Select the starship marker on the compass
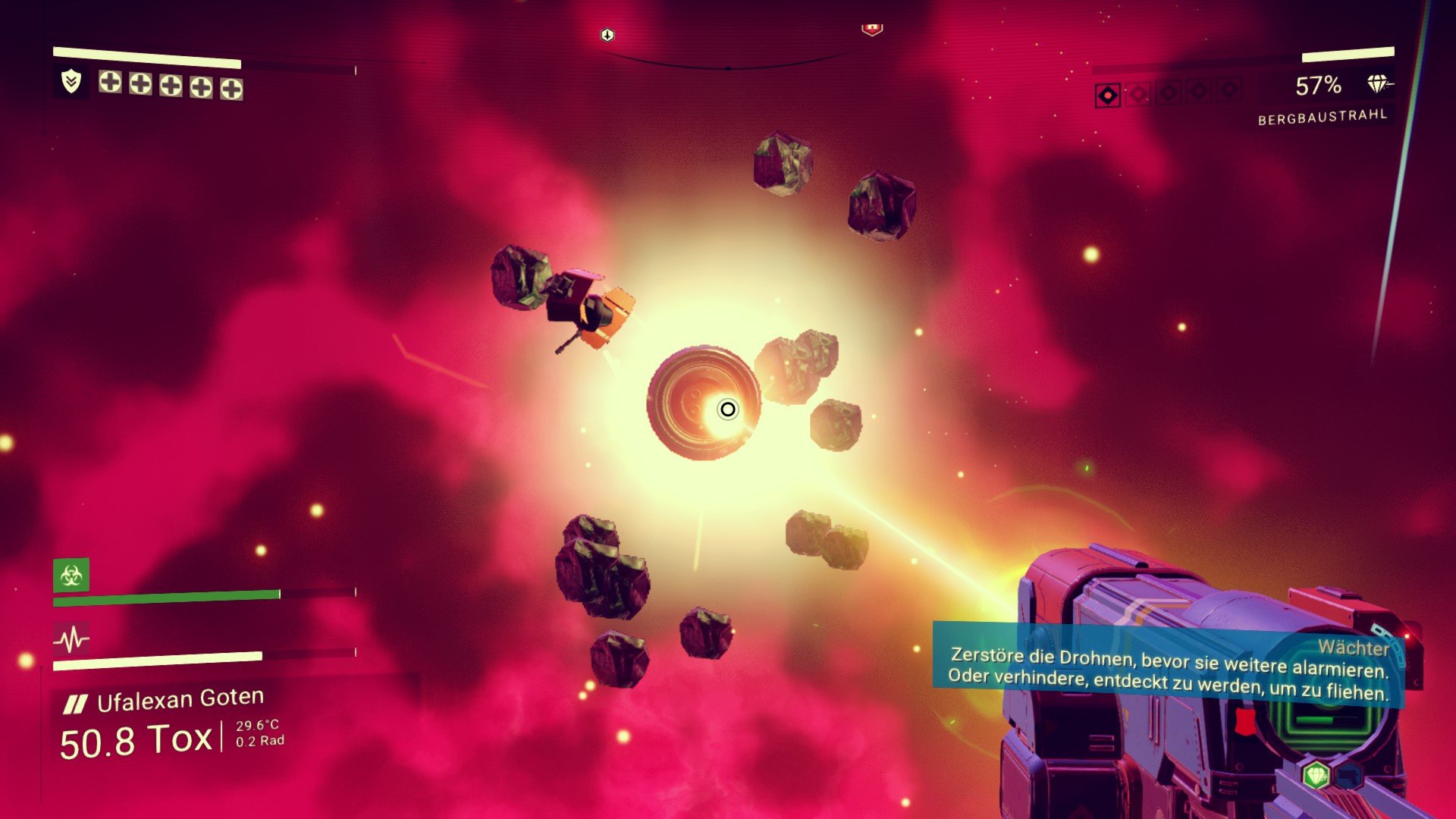1456x819 pixels. coord(607,35)
